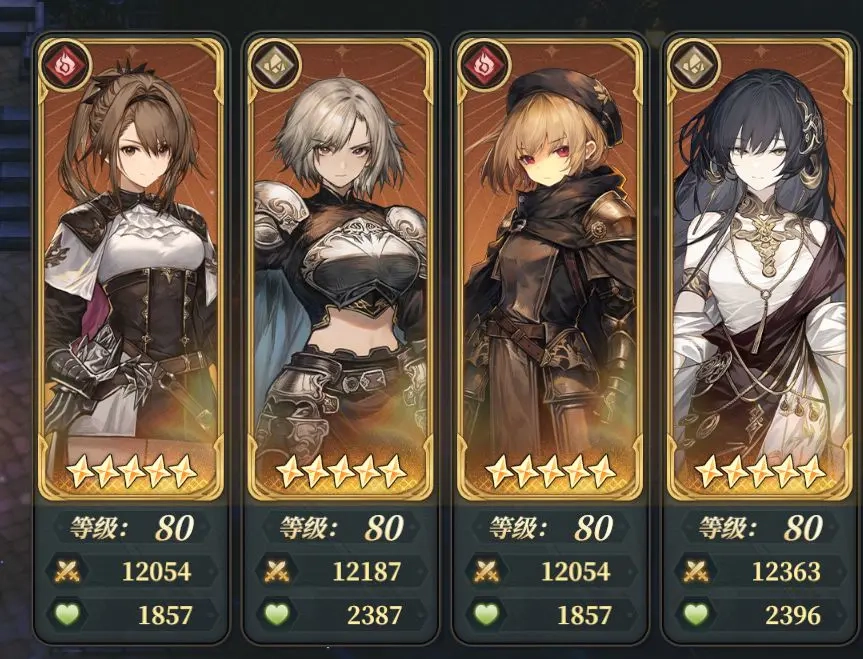This screenshot has width=863, height=659.
Task: Choose the silver short-haired armored character card
Action: (340, 270)
